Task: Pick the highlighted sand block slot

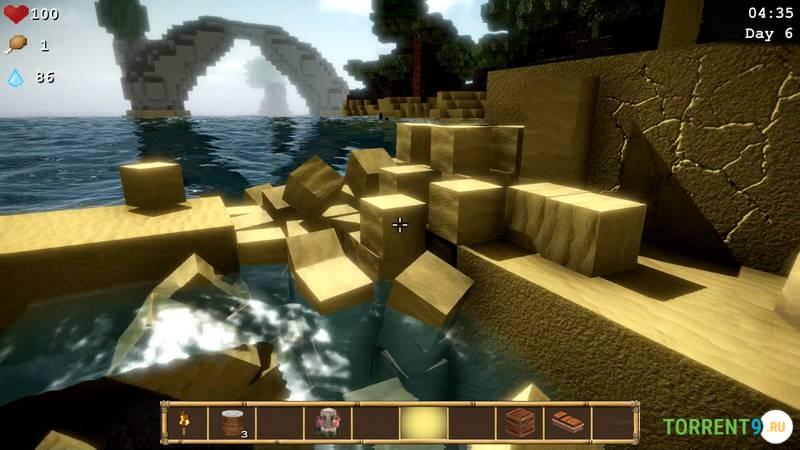Action: tap(424, 423)
